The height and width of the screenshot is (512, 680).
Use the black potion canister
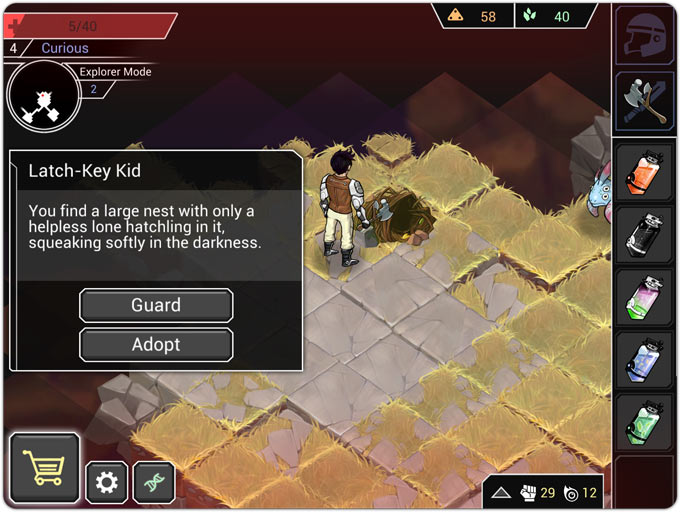click(644, 234)
